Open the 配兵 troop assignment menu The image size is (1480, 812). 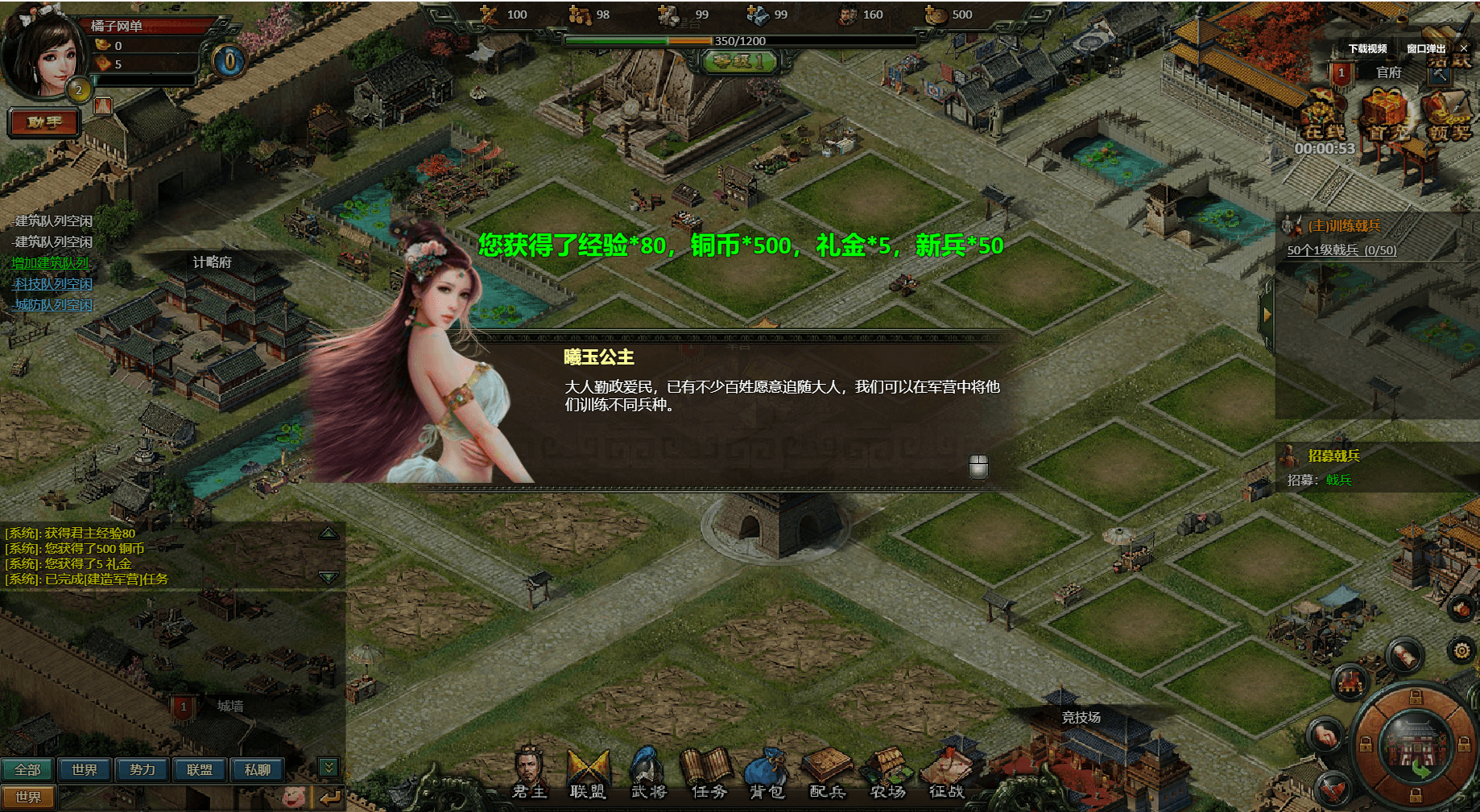(827, 773)
